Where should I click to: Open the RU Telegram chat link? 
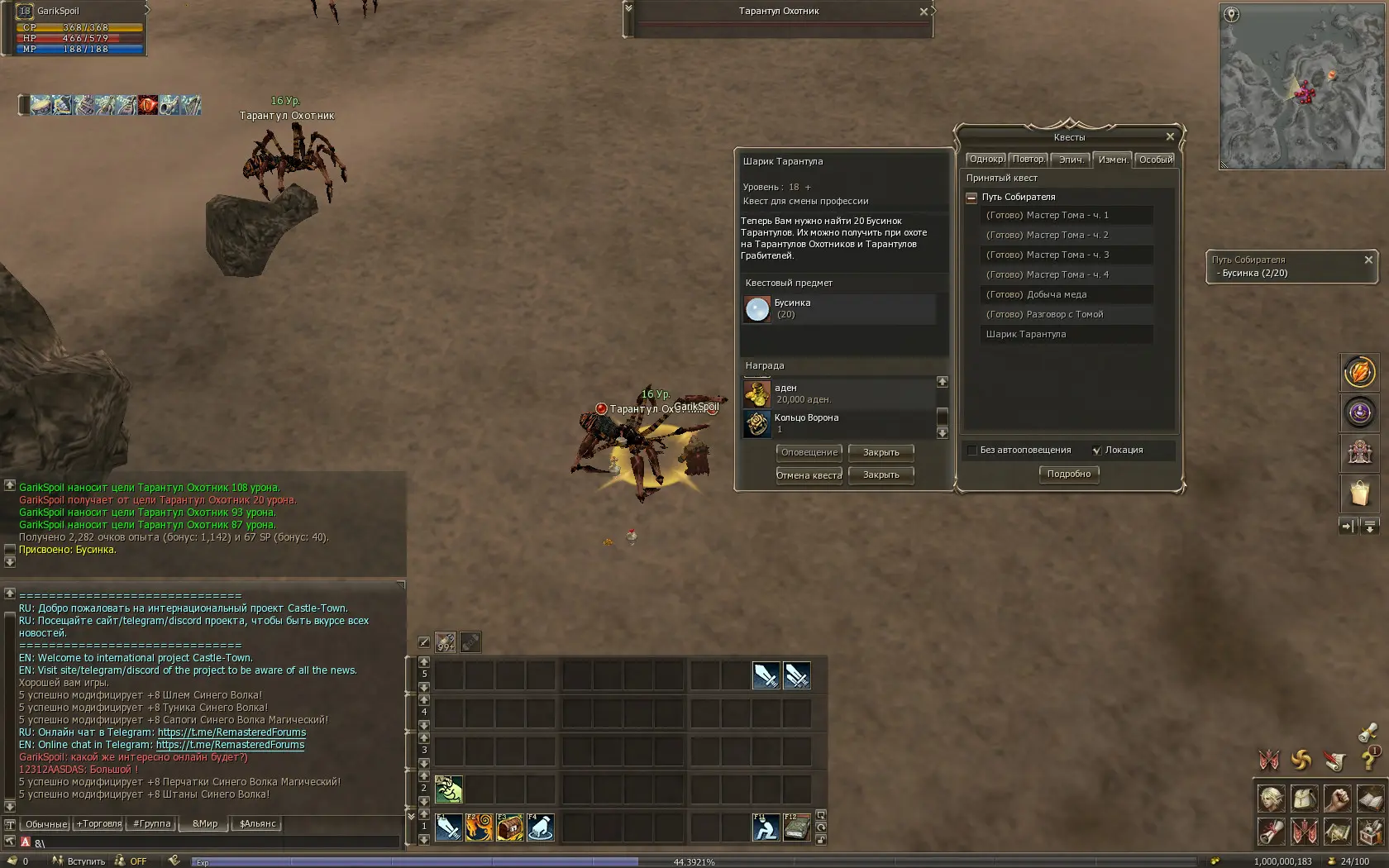pyautogui.click(x=231, y=732)
